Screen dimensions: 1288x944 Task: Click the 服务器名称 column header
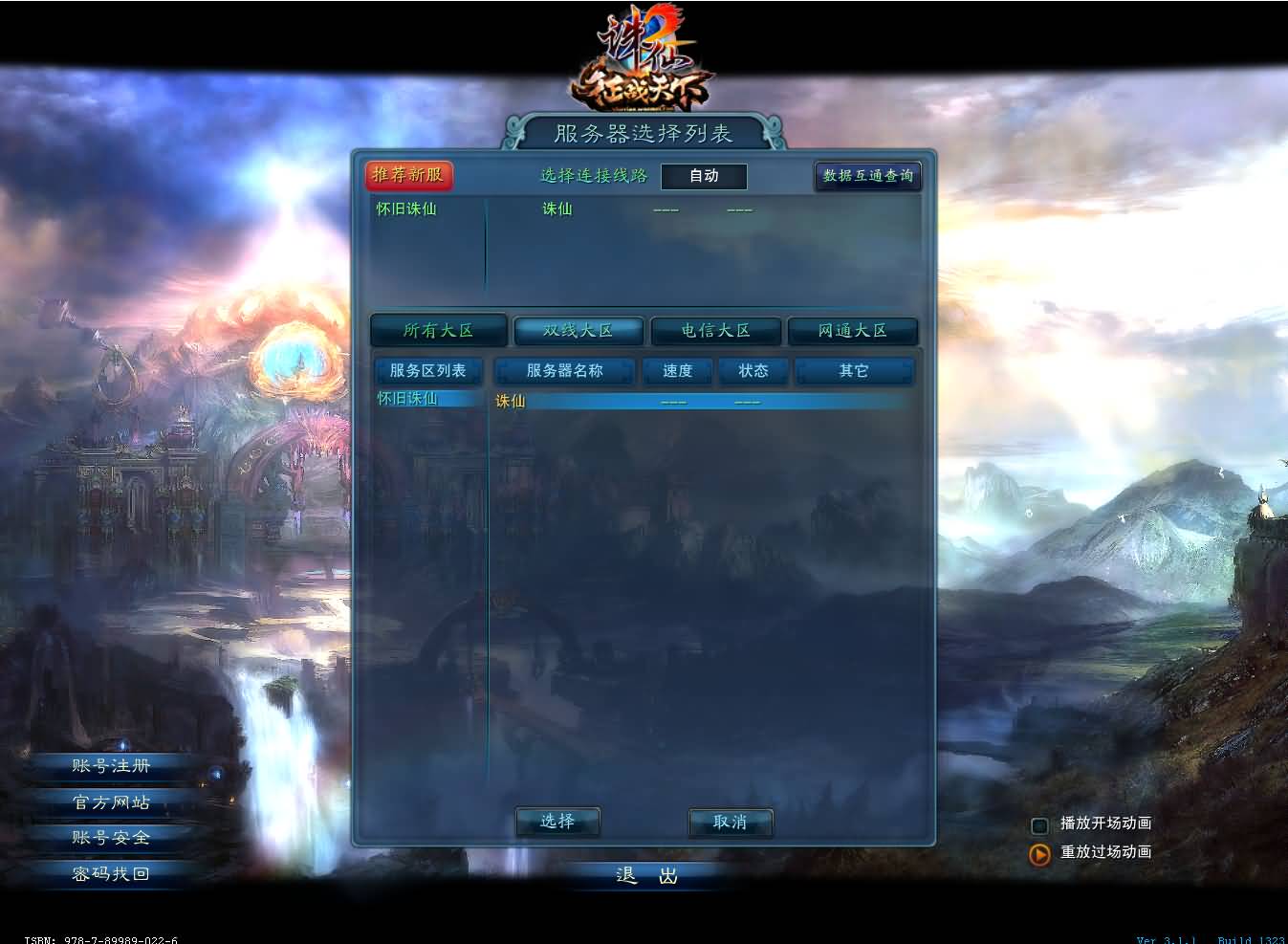pos(564,371)
